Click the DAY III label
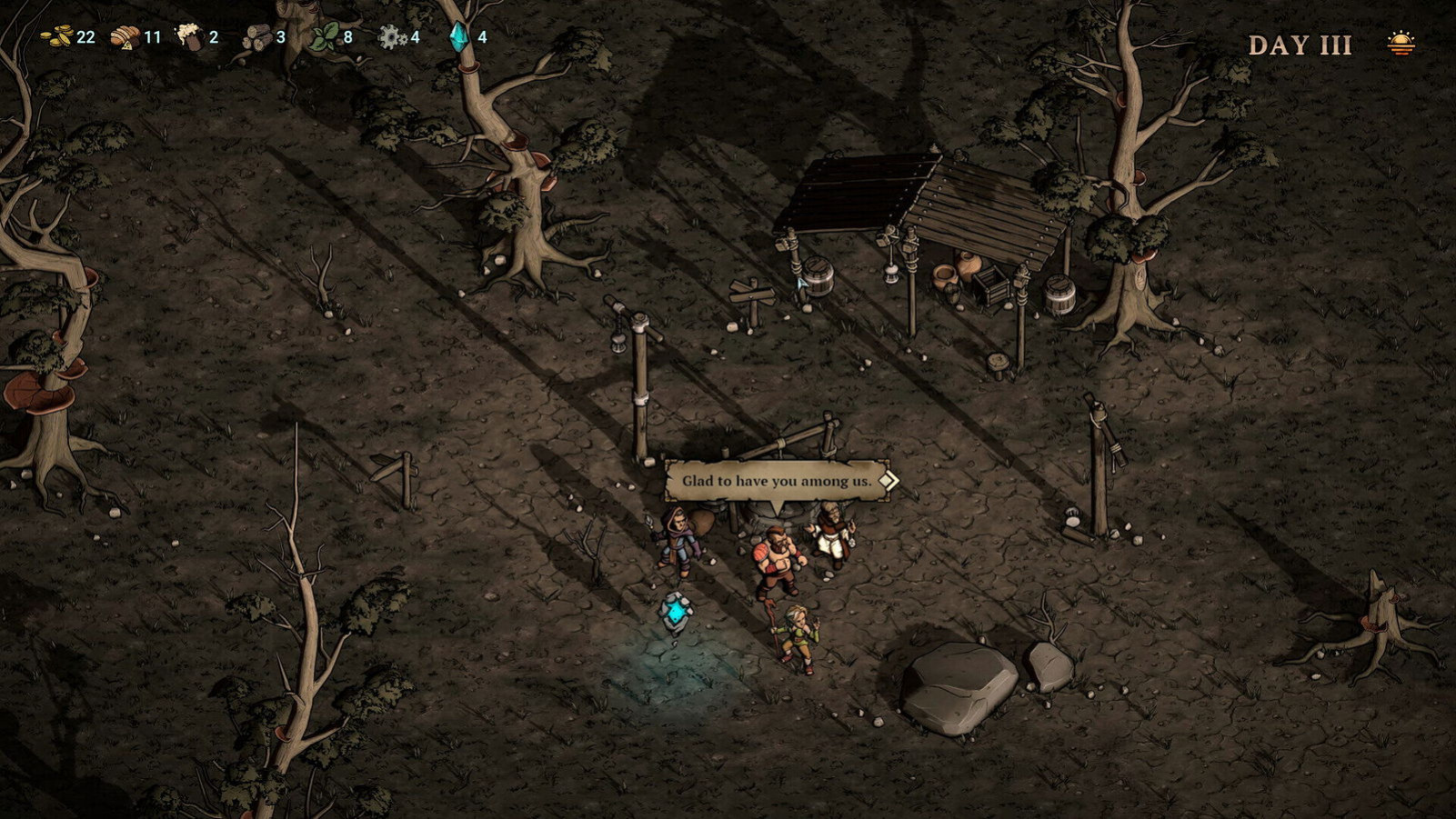 [x=1299, y=44]
